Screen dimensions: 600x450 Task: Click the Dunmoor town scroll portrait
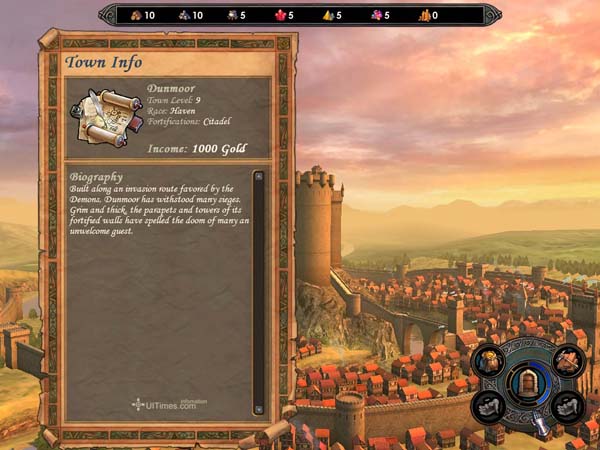[x=105, y=117]
